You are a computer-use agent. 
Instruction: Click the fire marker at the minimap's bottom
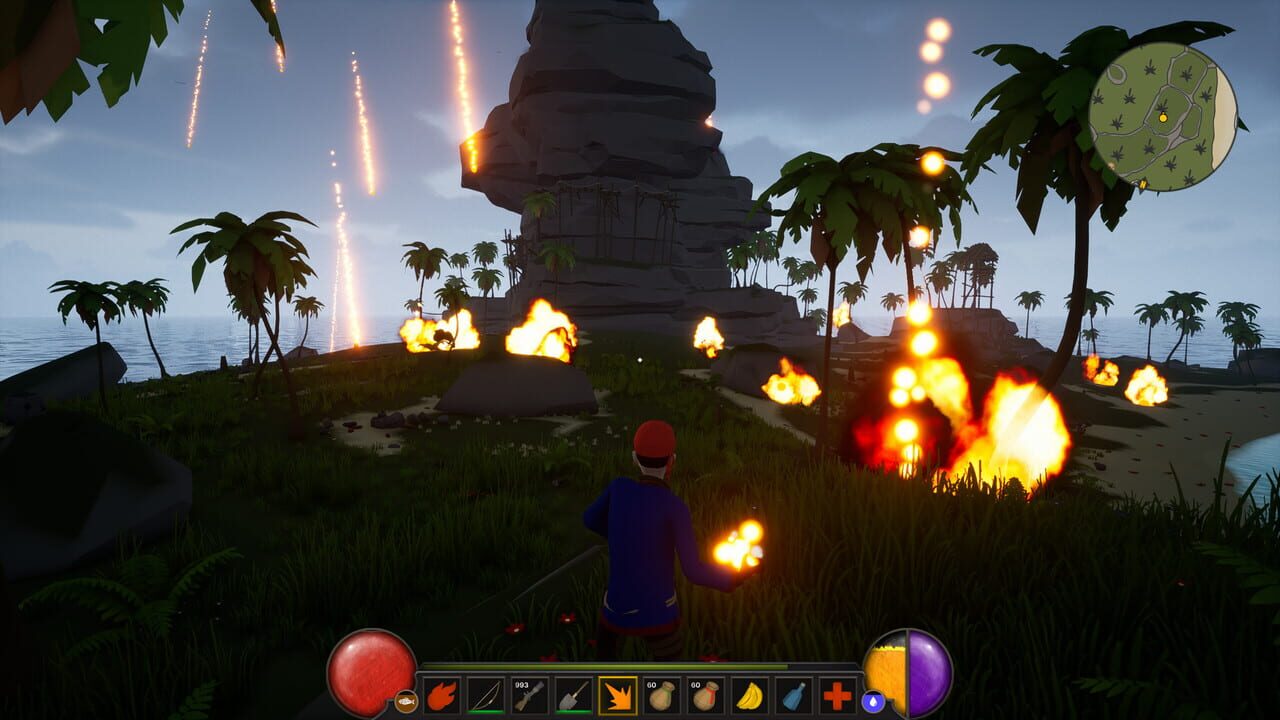(x=1143, y=183)
